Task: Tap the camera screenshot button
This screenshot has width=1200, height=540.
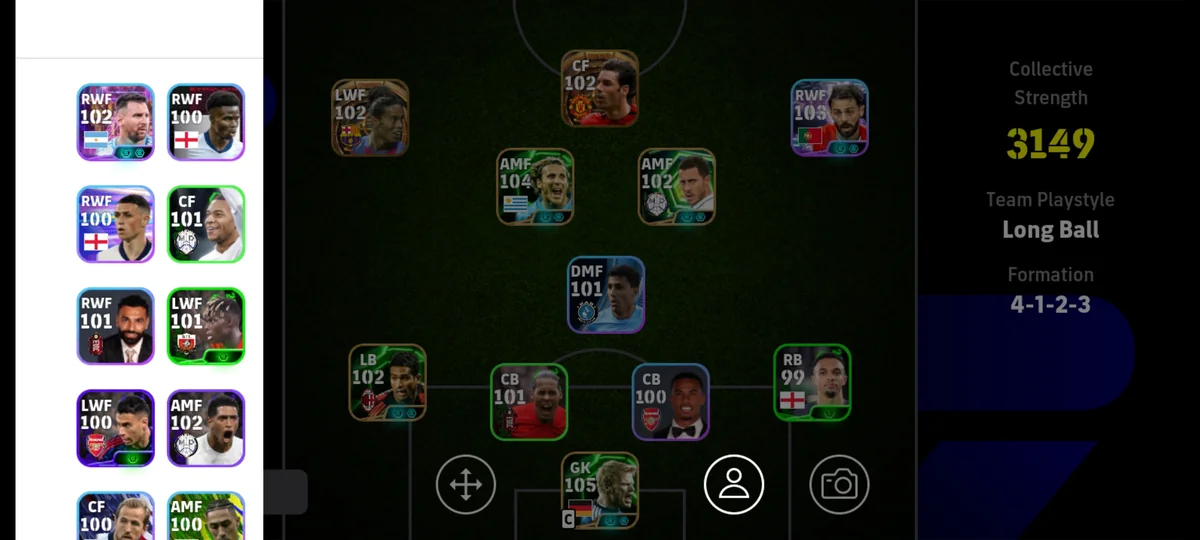Action: point(839,485)
